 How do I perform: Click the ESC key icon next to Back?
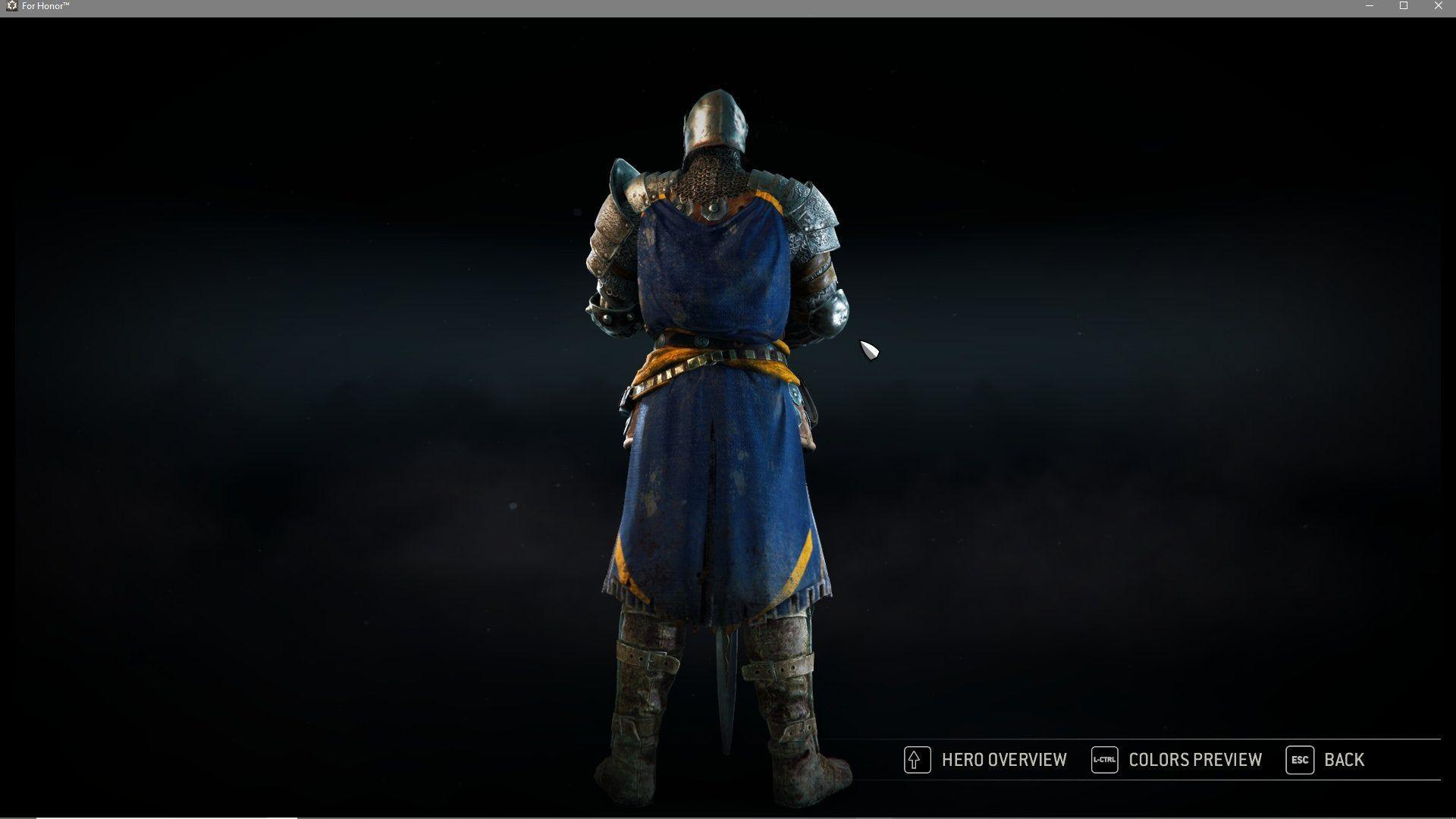[1298, 760]
